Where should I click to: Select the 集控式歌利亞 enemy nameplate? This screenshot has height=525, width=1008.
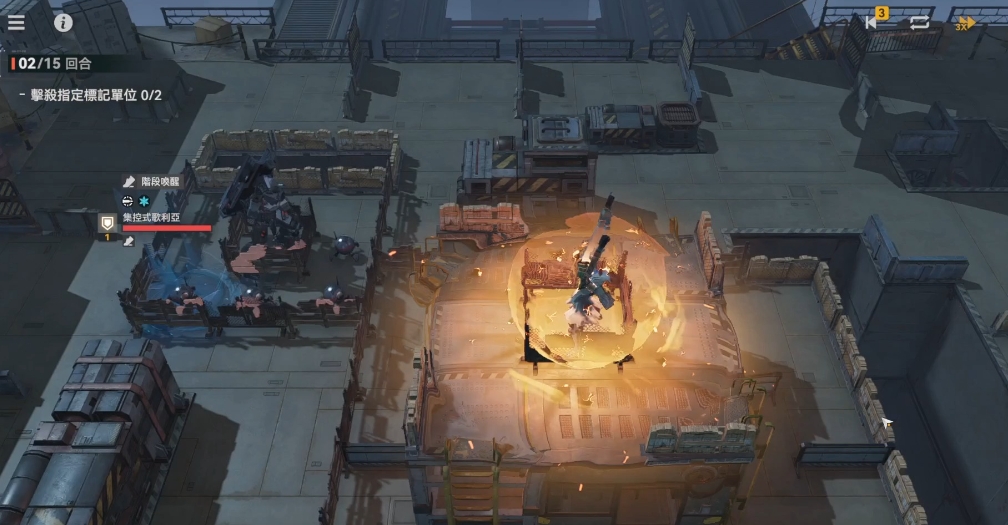(x=150, y=217)
